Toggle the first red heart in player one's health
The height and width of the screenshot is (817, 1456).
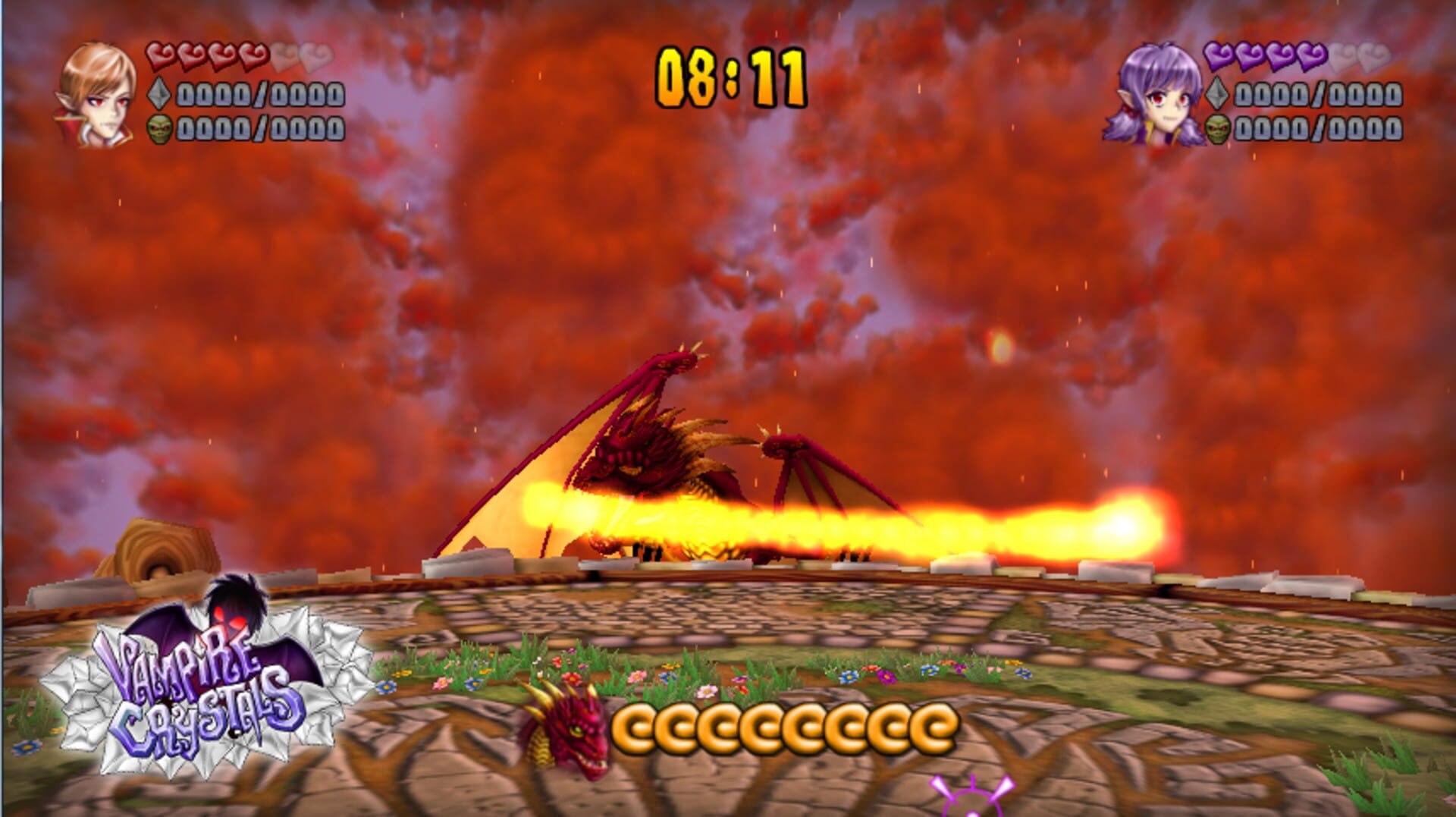point(161,53)
